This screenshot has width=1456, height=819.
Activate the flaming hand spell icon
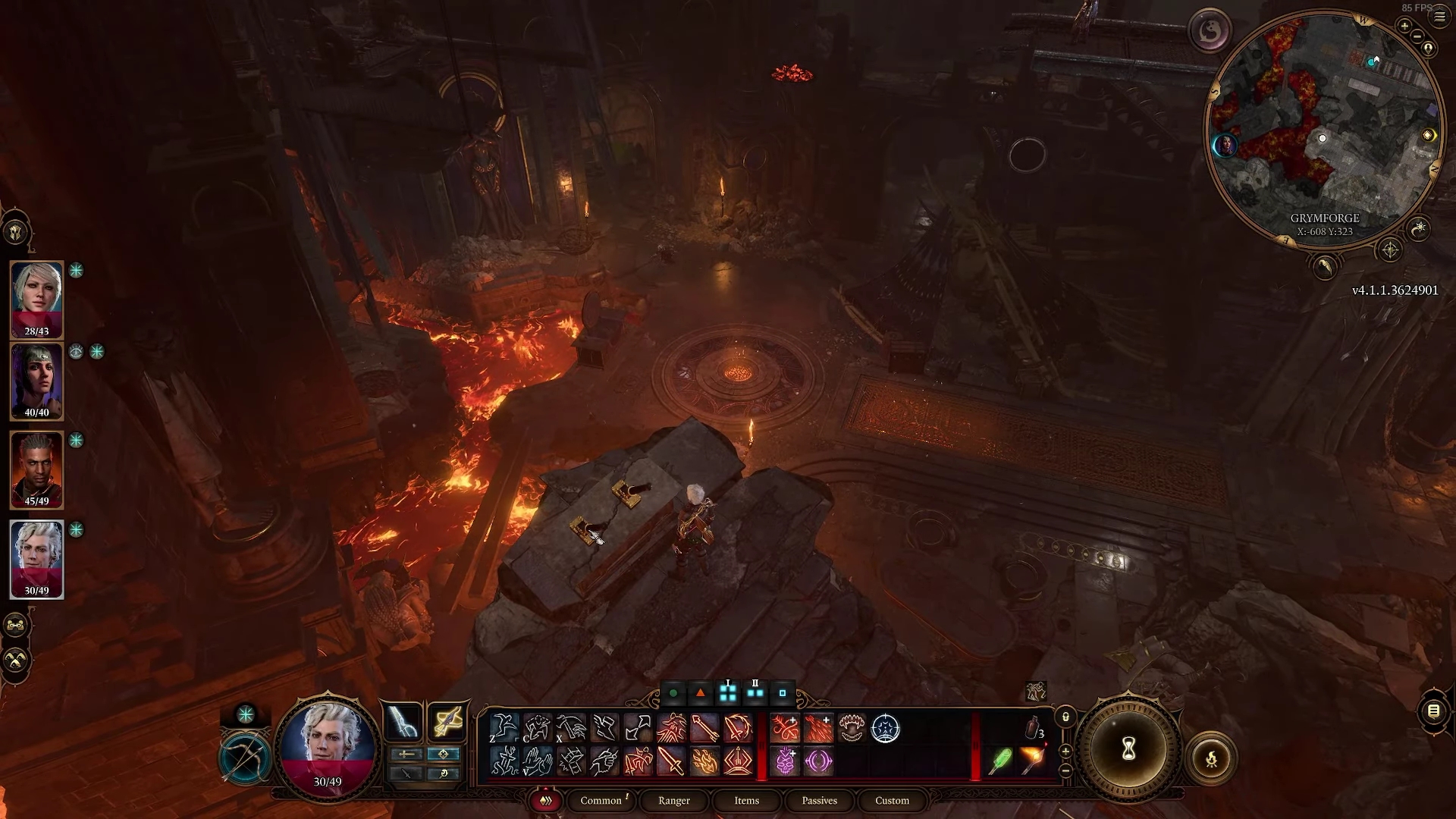[704, 761]
